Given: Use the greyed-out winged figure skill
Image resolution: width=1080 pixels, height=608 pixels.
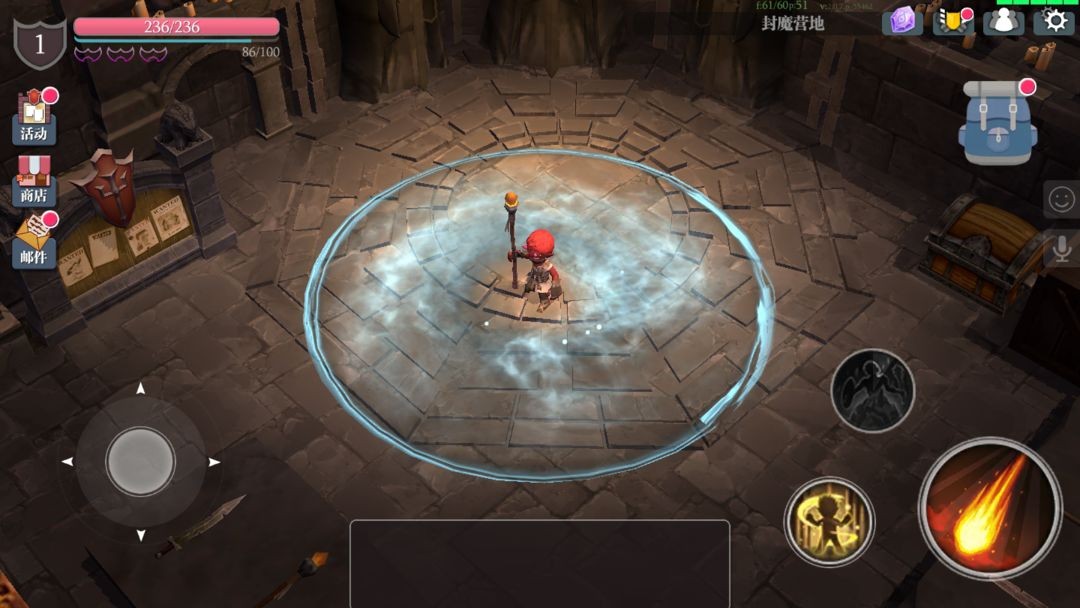Looking at the screenshot, I should pos(872,390).
